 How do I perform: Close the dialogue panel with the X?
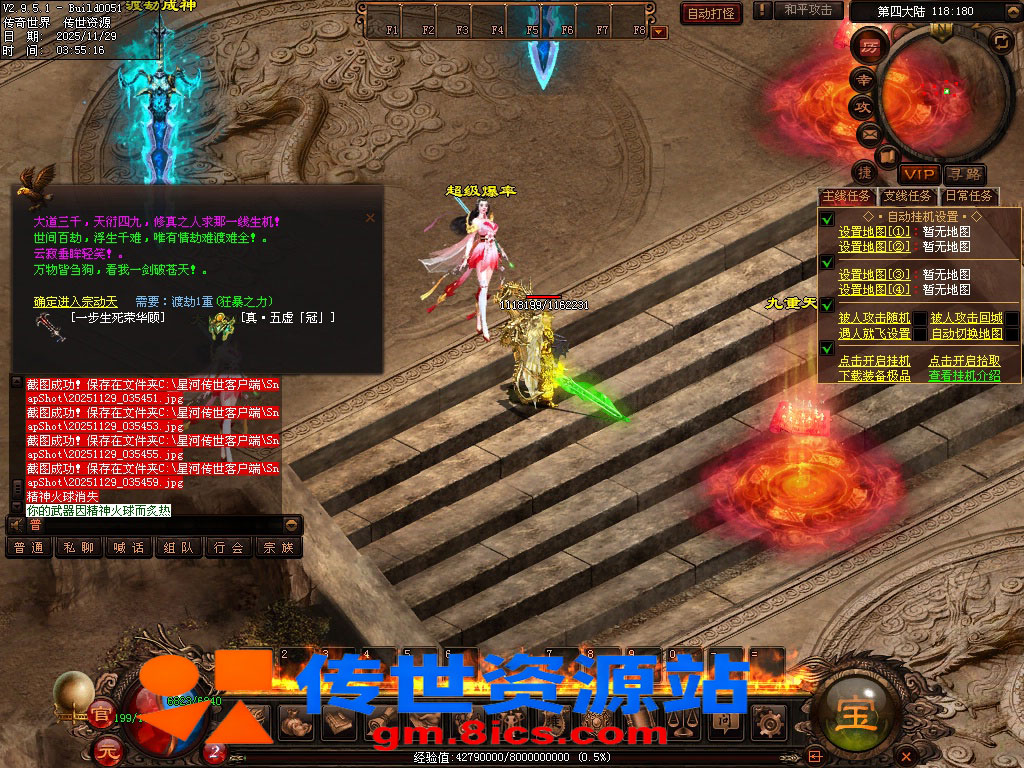click(370, 217)
